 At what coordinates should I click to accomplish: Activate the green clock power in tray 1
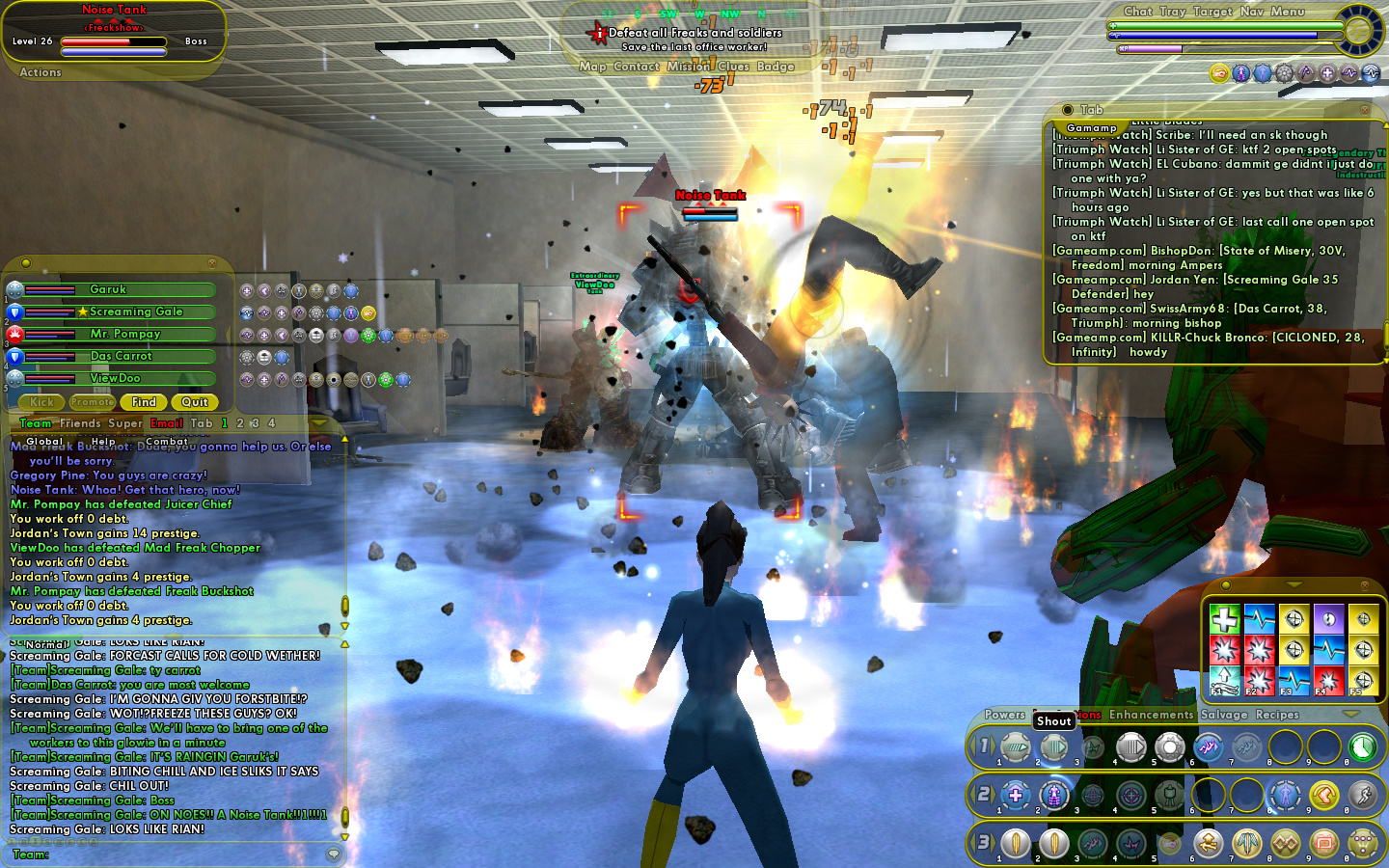point(1362,746)
